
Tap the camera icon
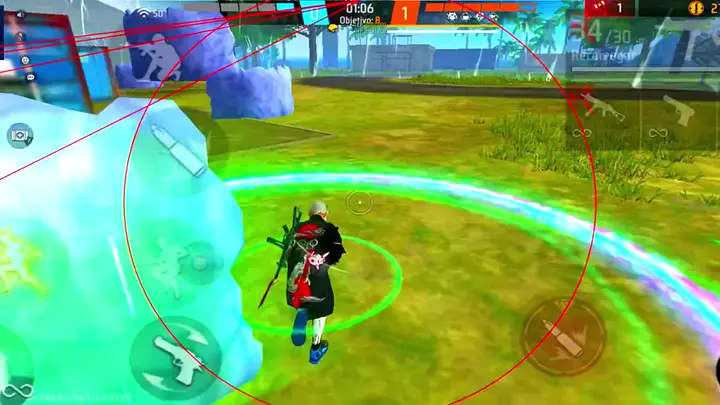20,134
